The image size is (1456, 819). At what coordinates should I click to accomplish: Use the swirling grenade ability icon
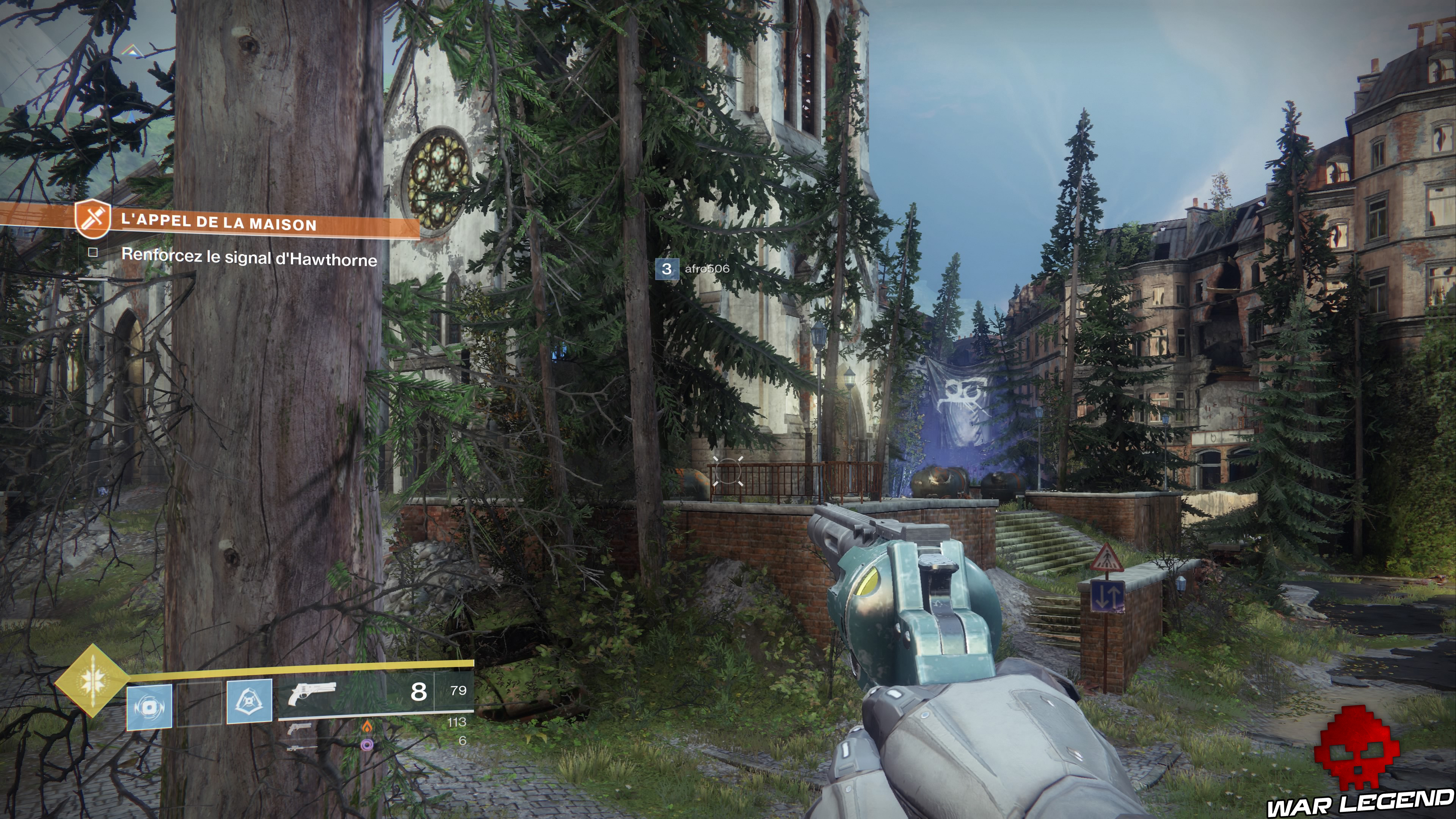[149, 706]
